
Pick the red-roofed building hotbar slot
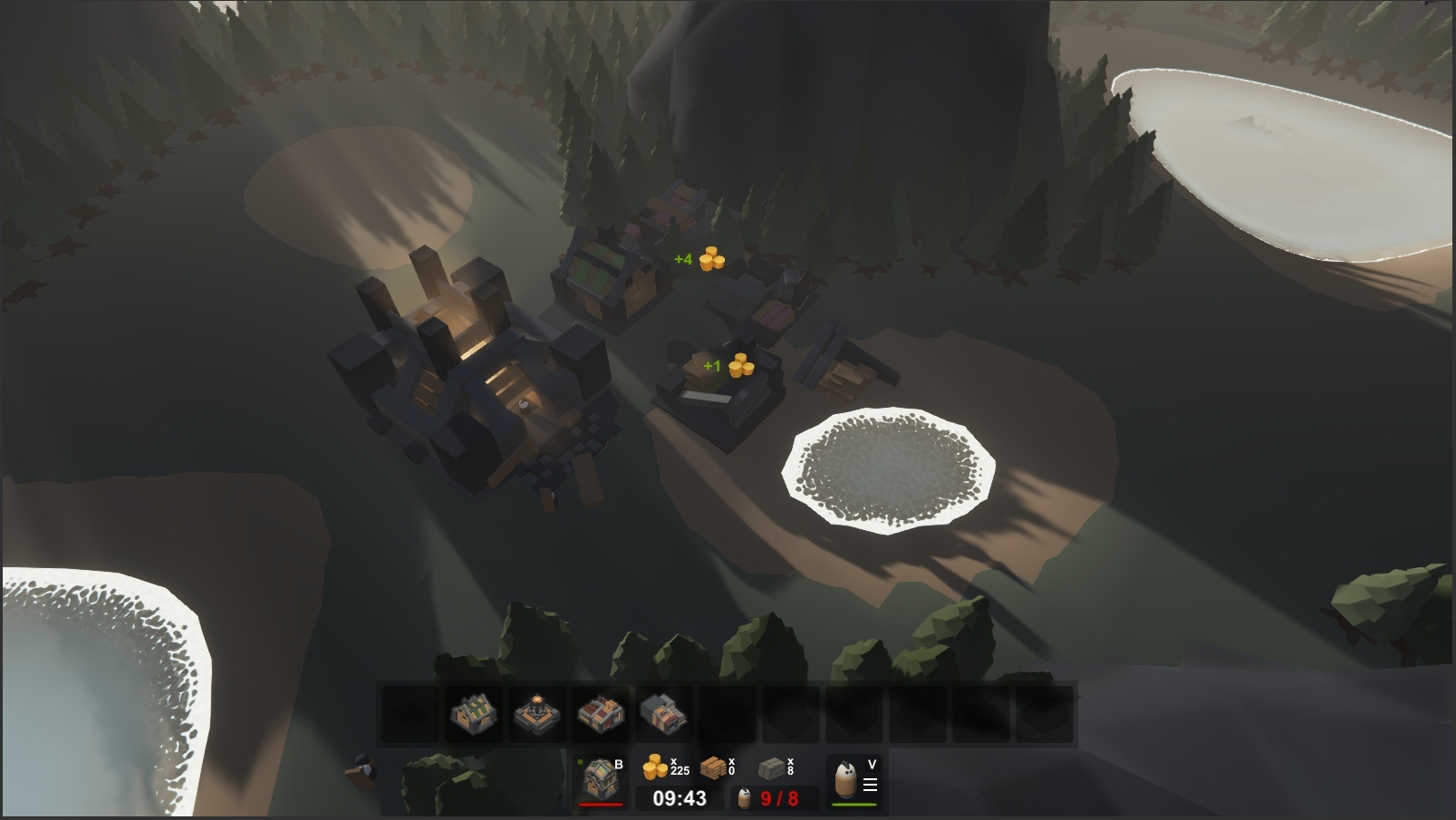pos(601,715)
